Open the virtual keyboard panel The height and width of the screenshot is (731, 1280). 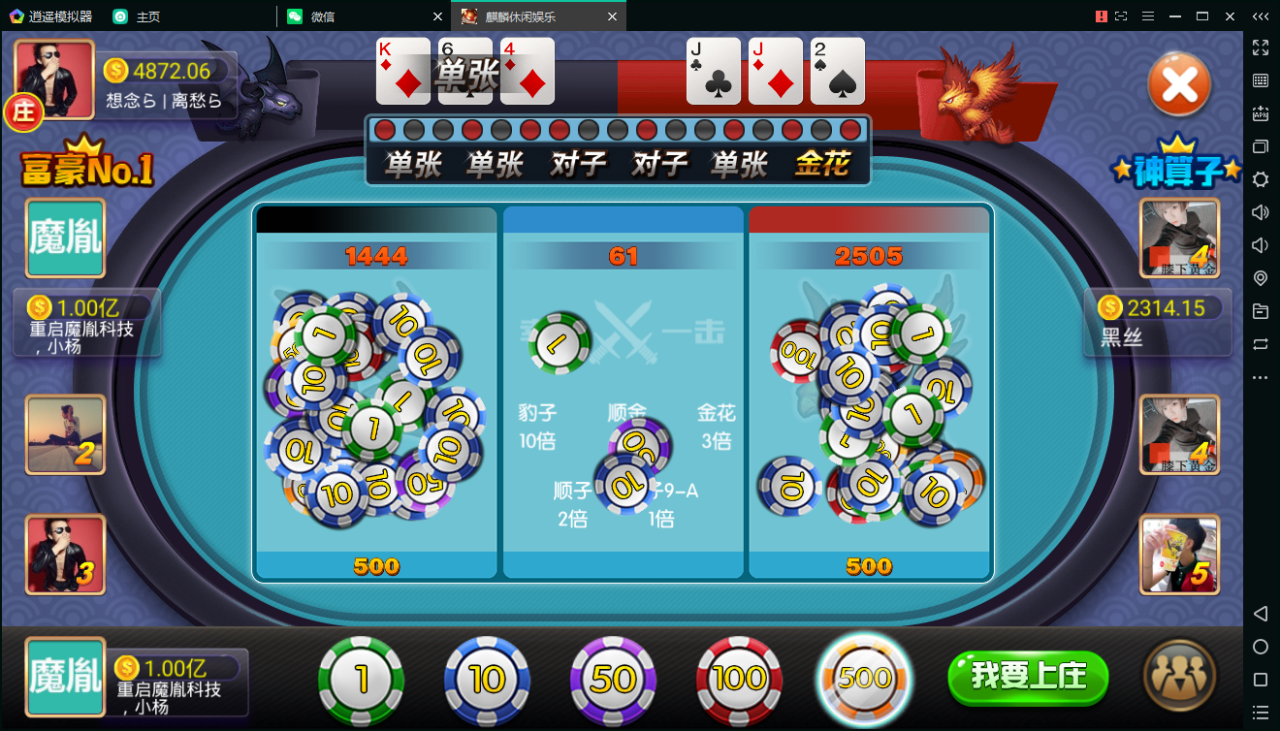point(1259,82)
